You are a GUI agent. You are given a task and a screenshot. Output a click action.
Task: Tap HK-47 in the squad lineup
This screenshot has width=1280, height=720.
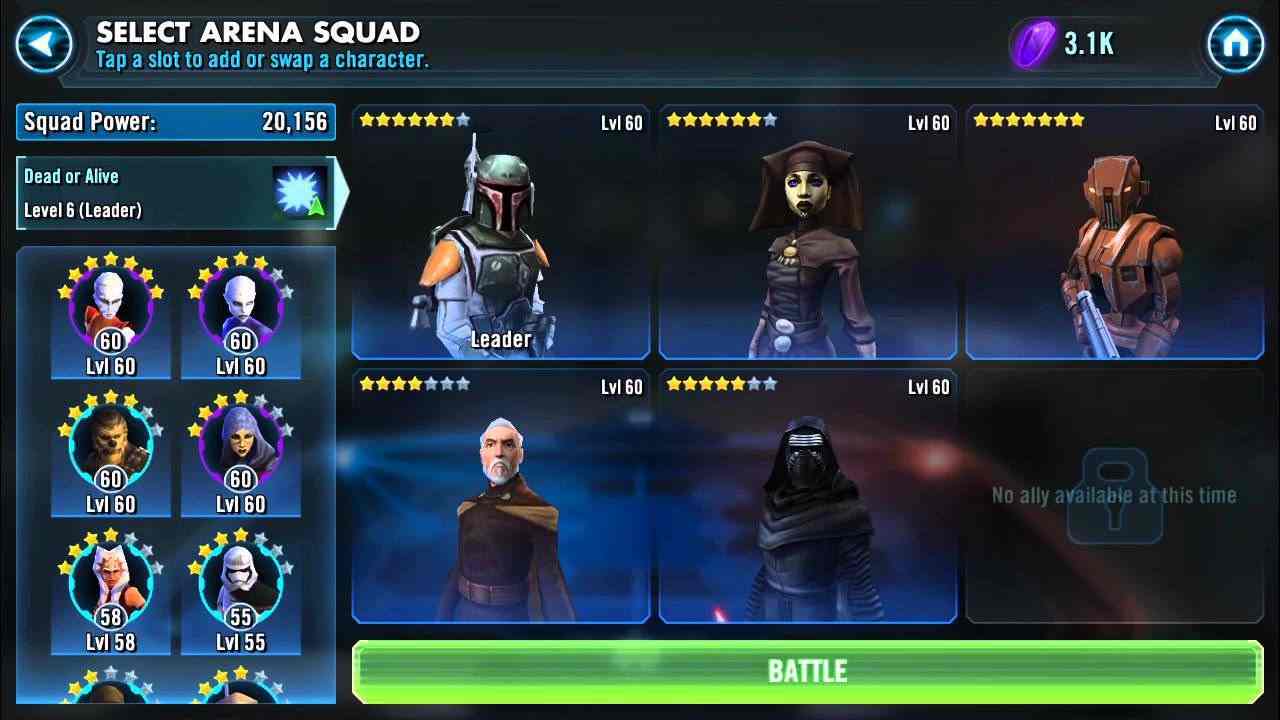coord(1114,230)
